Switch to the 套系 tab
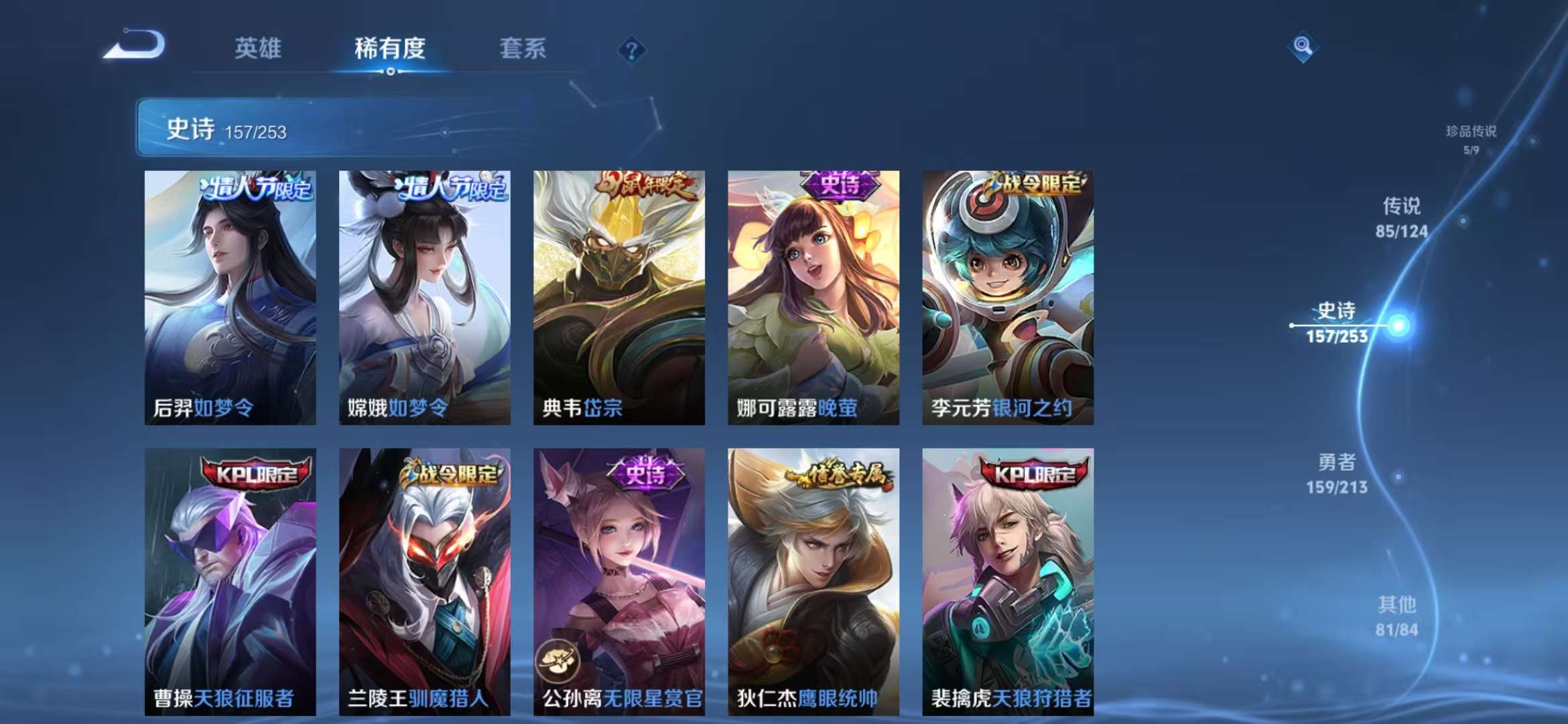The width and height of the screenshot is (1568, 724). (523, 48)
